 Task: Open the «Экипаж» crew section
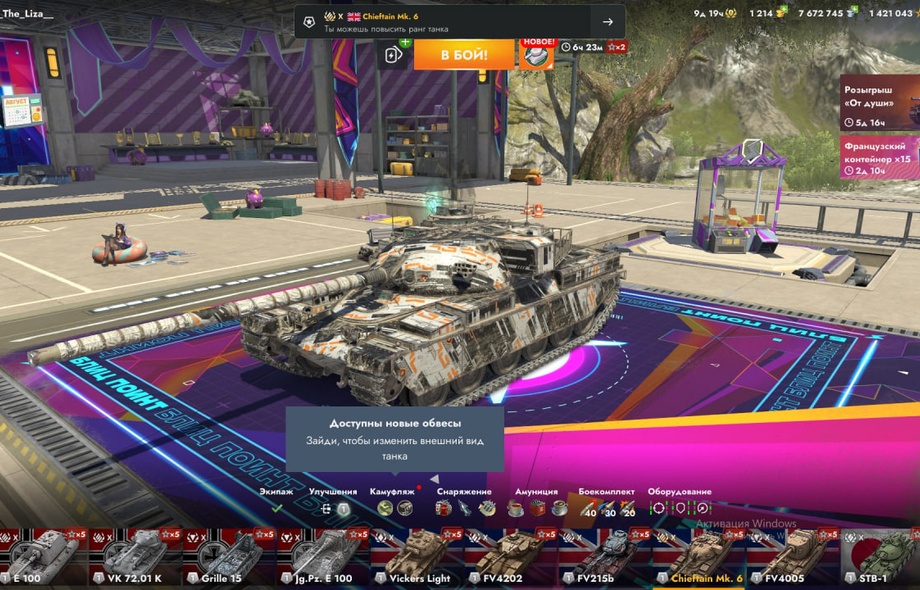tap(277, 501)
